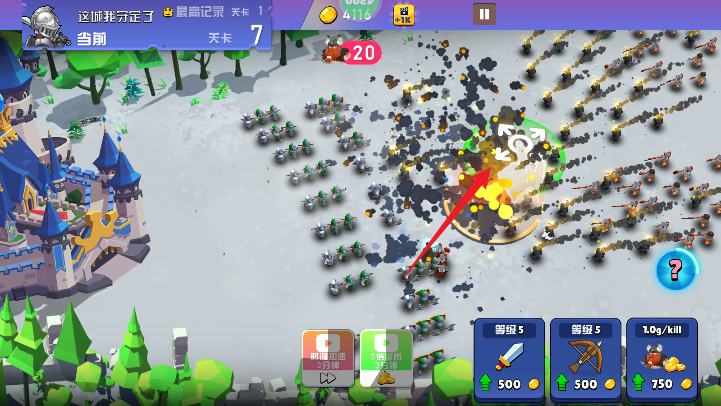Upgrade the sword for 500 gold
Screen dimensions: 721x406
(508, 360)
